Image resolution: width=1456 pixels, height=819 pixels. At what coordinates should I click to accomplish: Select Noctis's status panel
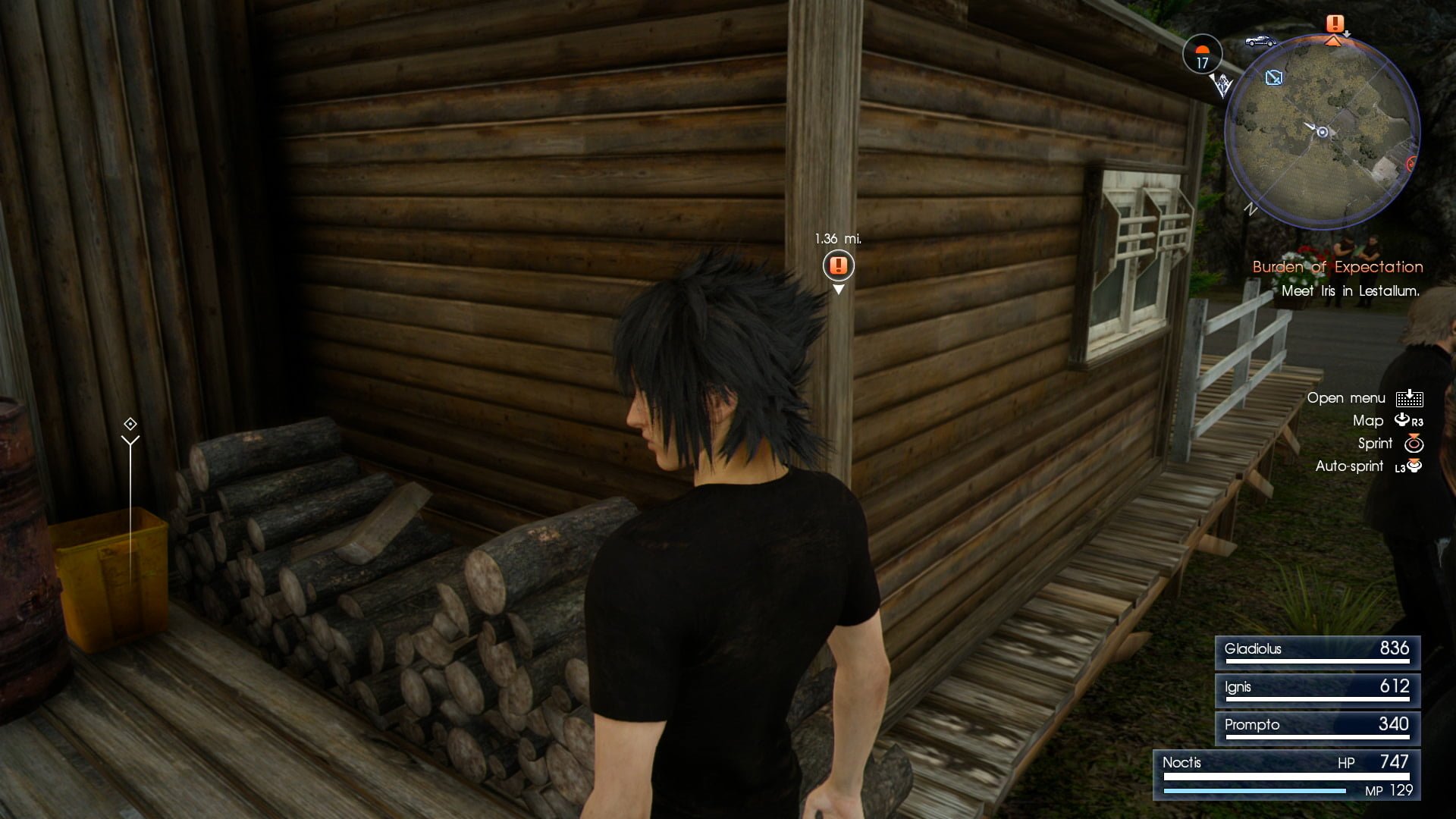(1287, 775)
